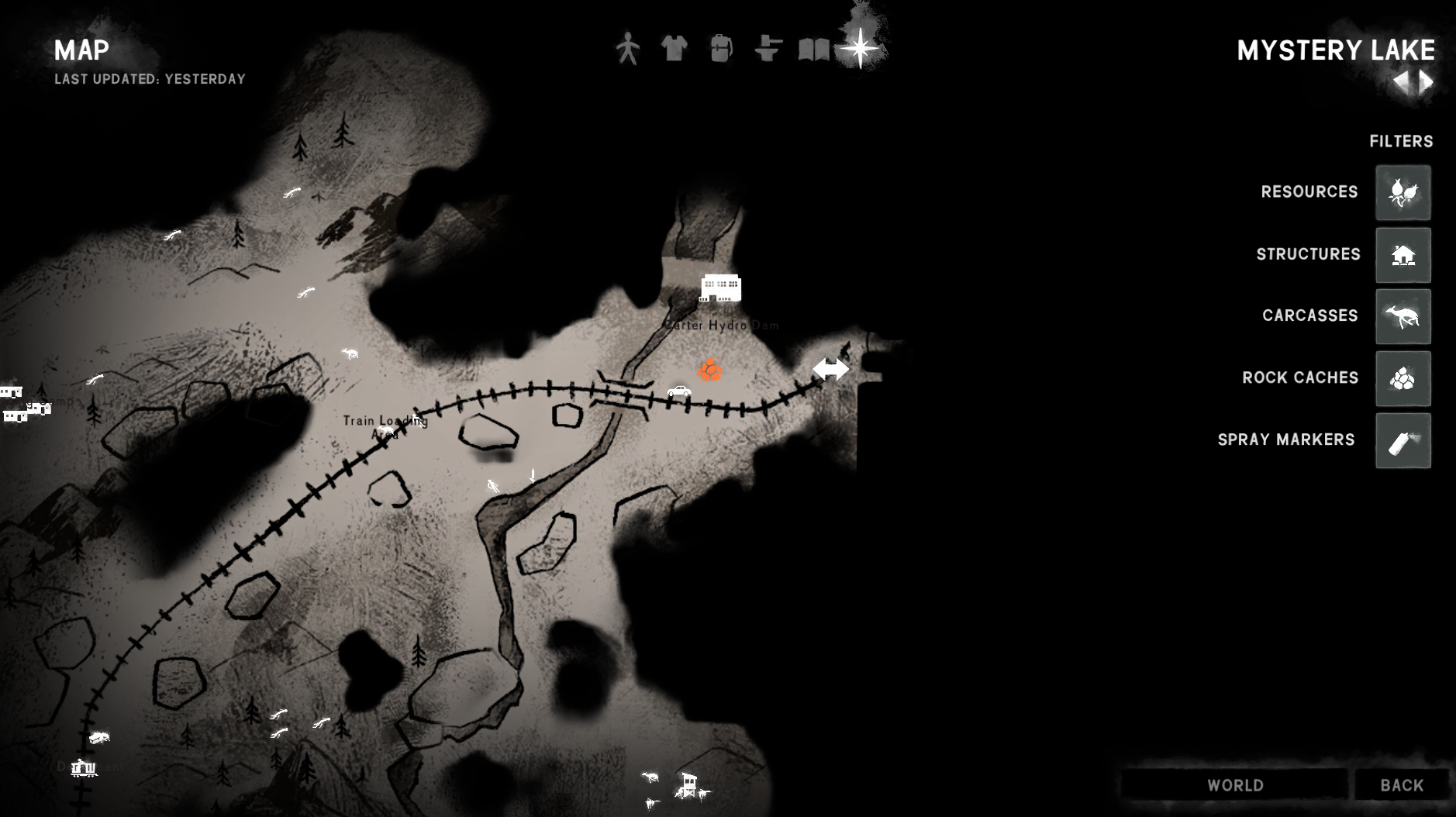Open the character status tab

click(x=628, y=49)
